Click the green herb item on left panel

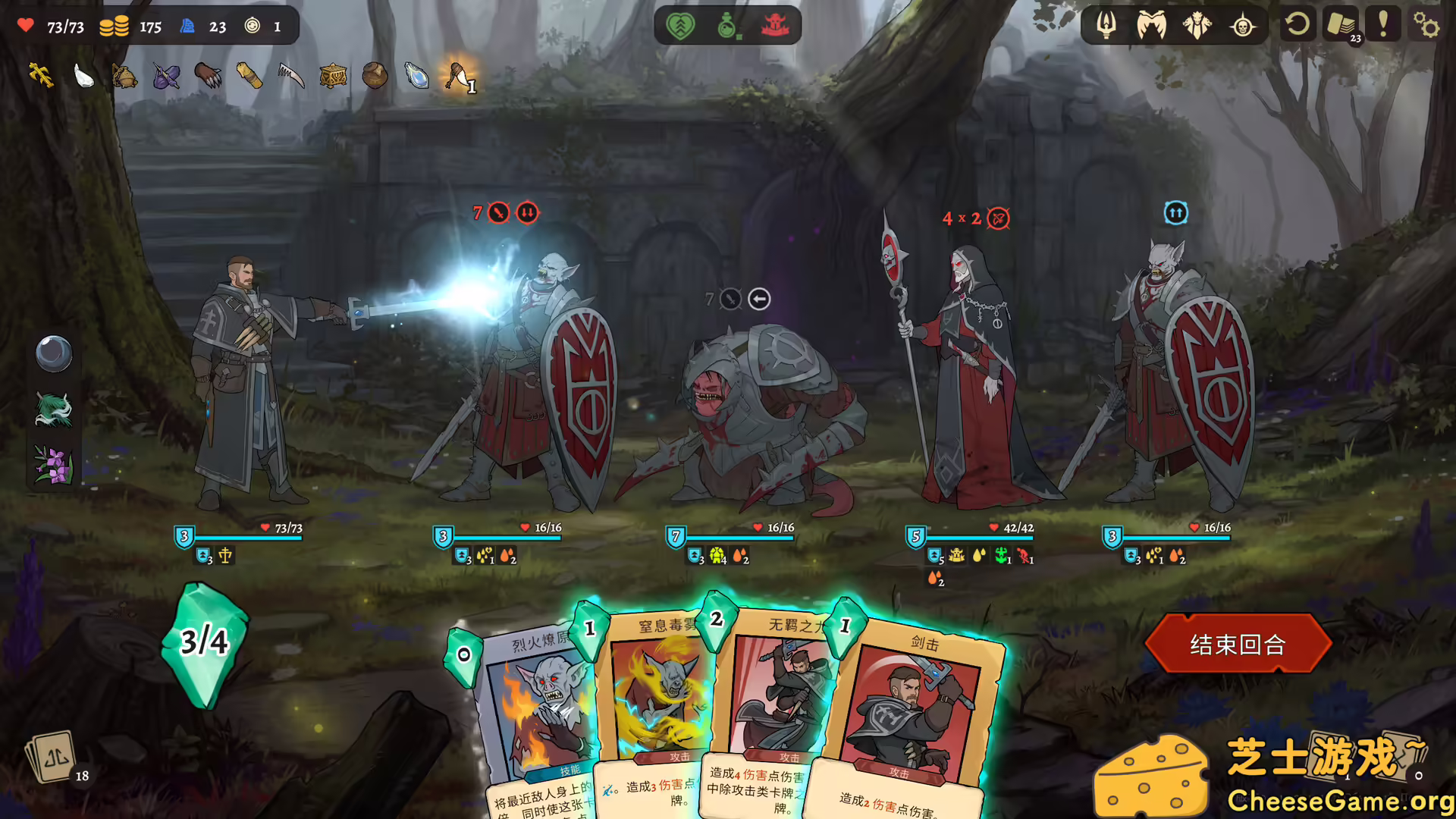pyautogui.click(x=53, y=410)
